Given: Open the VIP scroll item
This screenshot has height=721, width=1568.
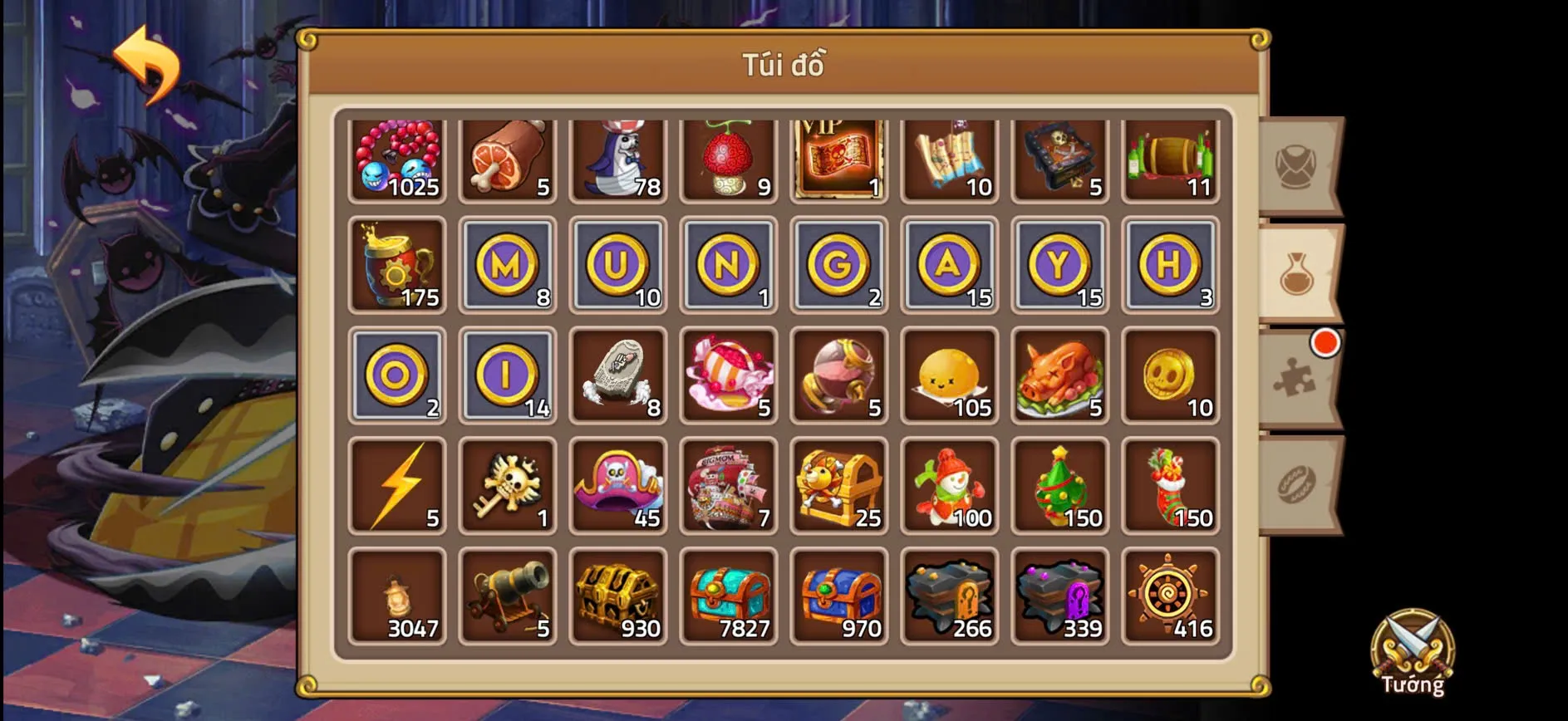Looking at the screenshot, I should [838, 158].
